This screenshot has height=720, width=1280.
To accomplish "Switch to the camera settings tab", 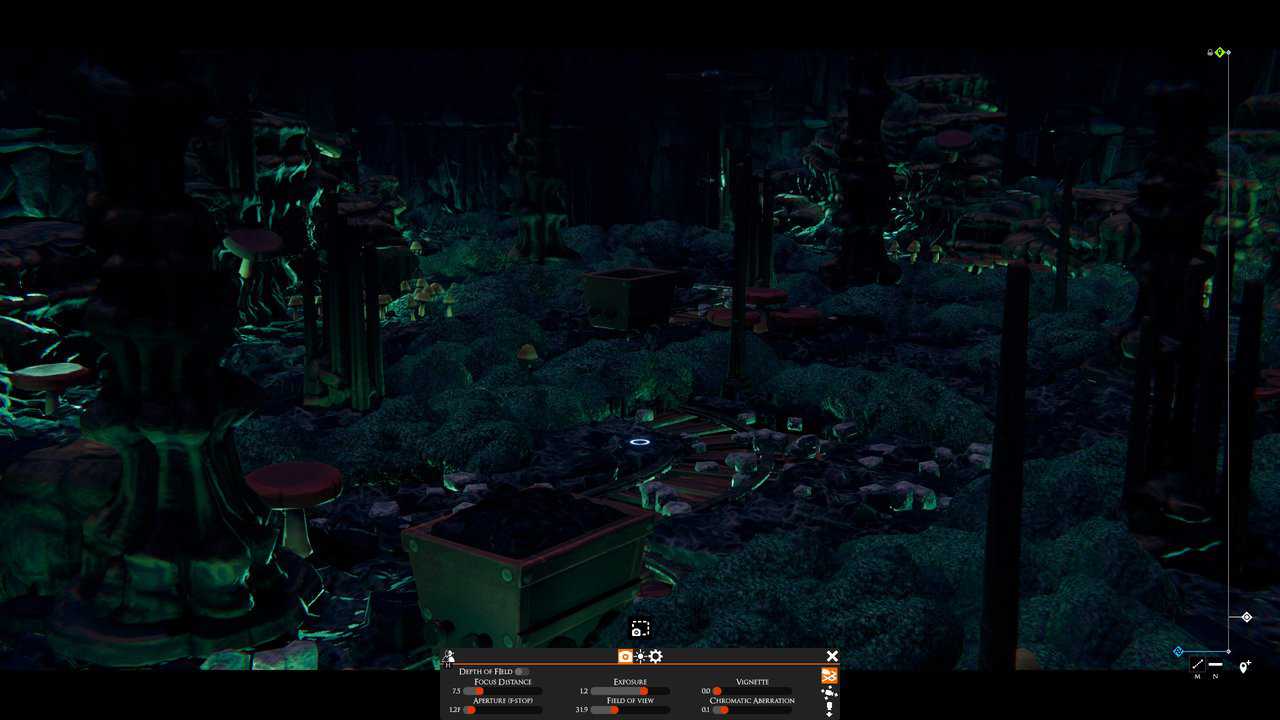I will coord(624,655).
